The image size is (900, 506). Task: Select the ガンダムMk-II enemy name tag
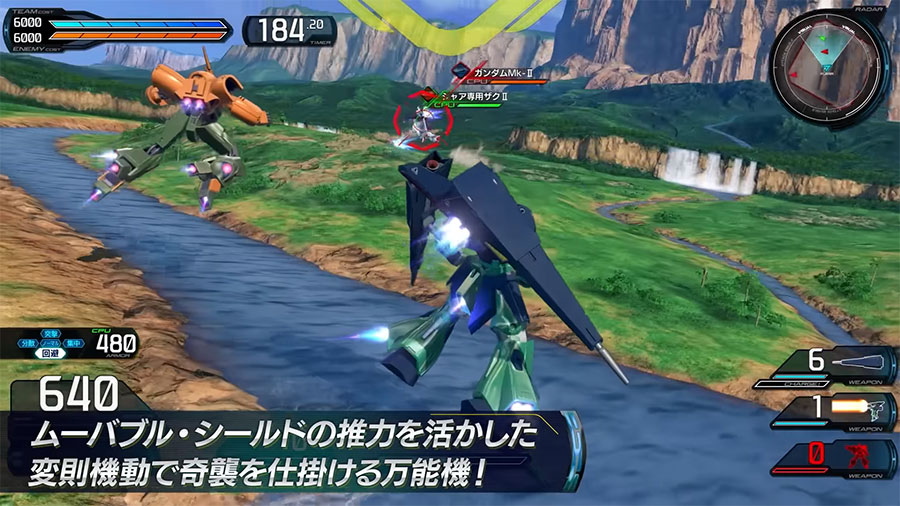pyautogui.click(x=500, y=71)
